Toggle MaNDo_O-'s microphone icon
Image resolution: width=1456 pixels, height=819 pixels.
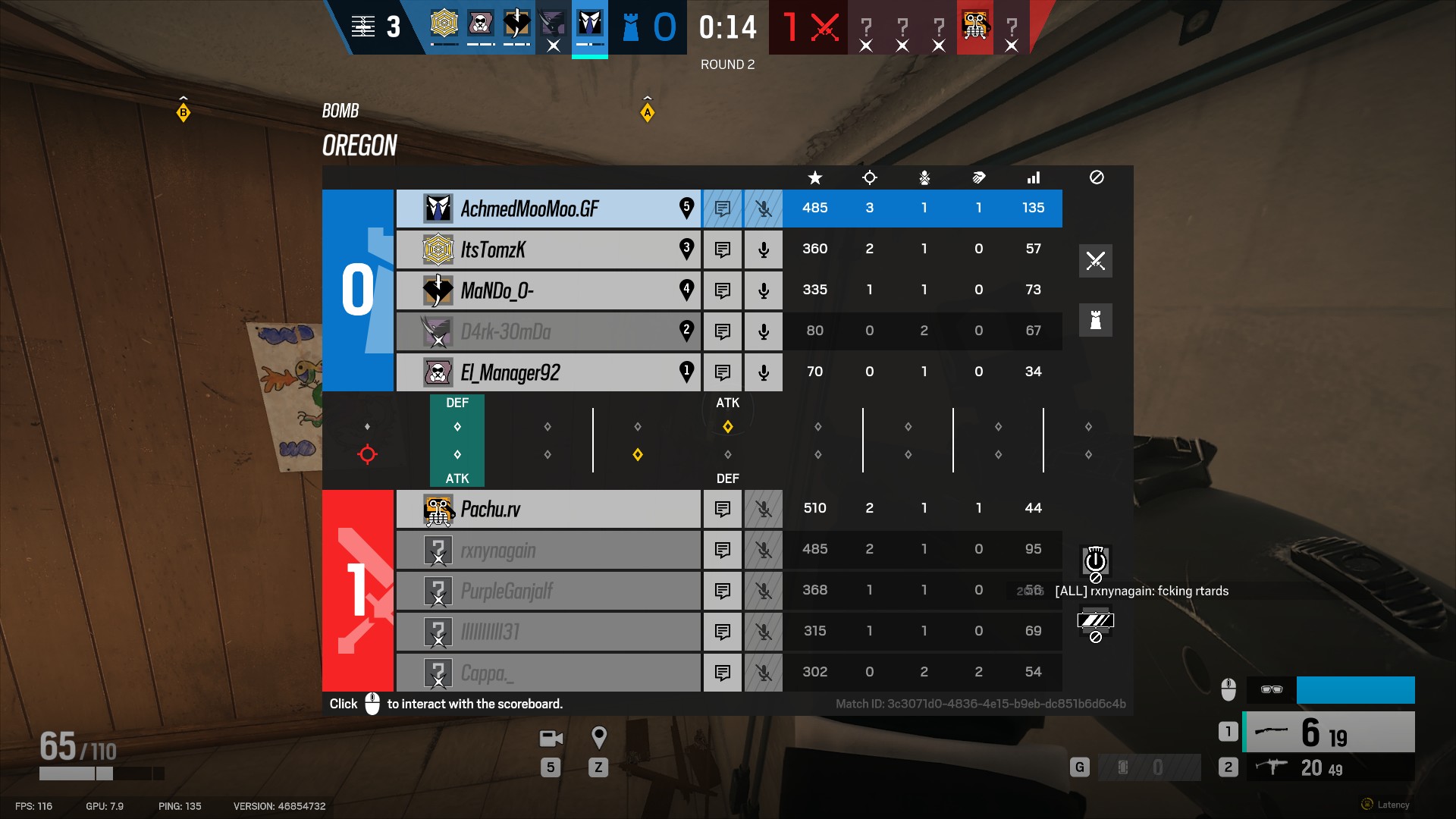(763, 290)
